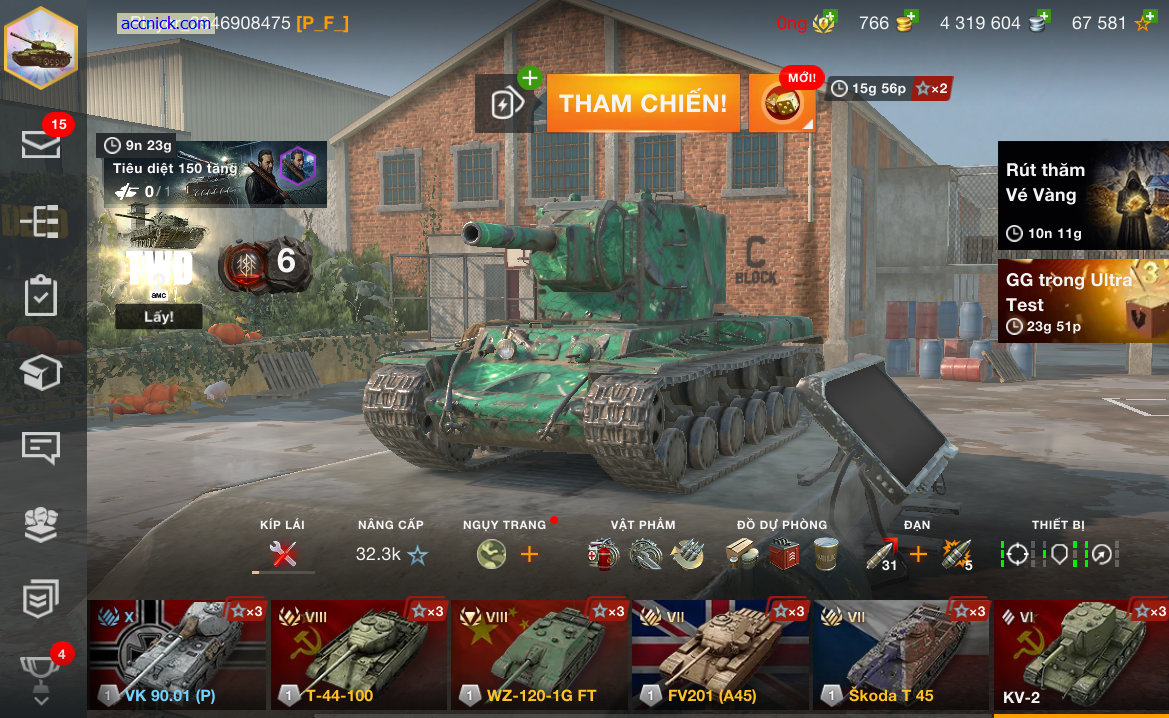Open the trophy icon with 4 notifications
1169x718 pixels.
[42, 672]
